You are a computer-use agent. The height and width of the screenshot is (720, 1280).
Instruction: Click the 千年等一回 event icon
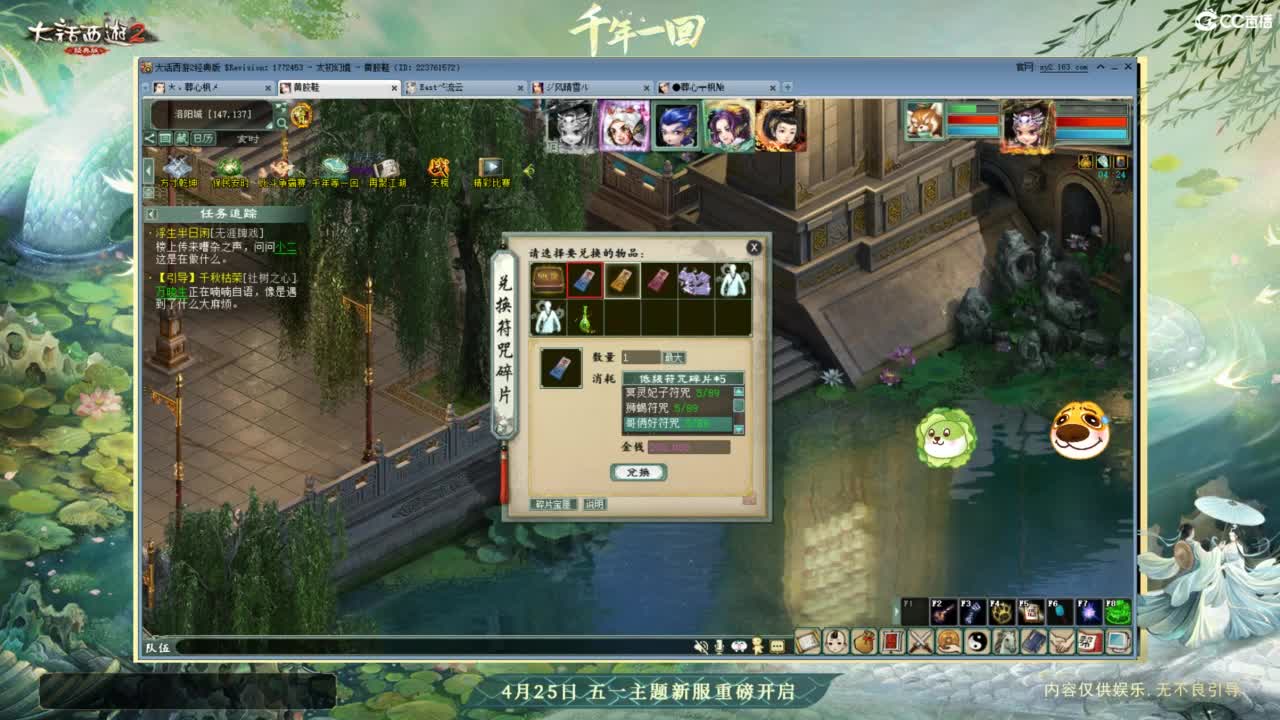pos(333,165)
